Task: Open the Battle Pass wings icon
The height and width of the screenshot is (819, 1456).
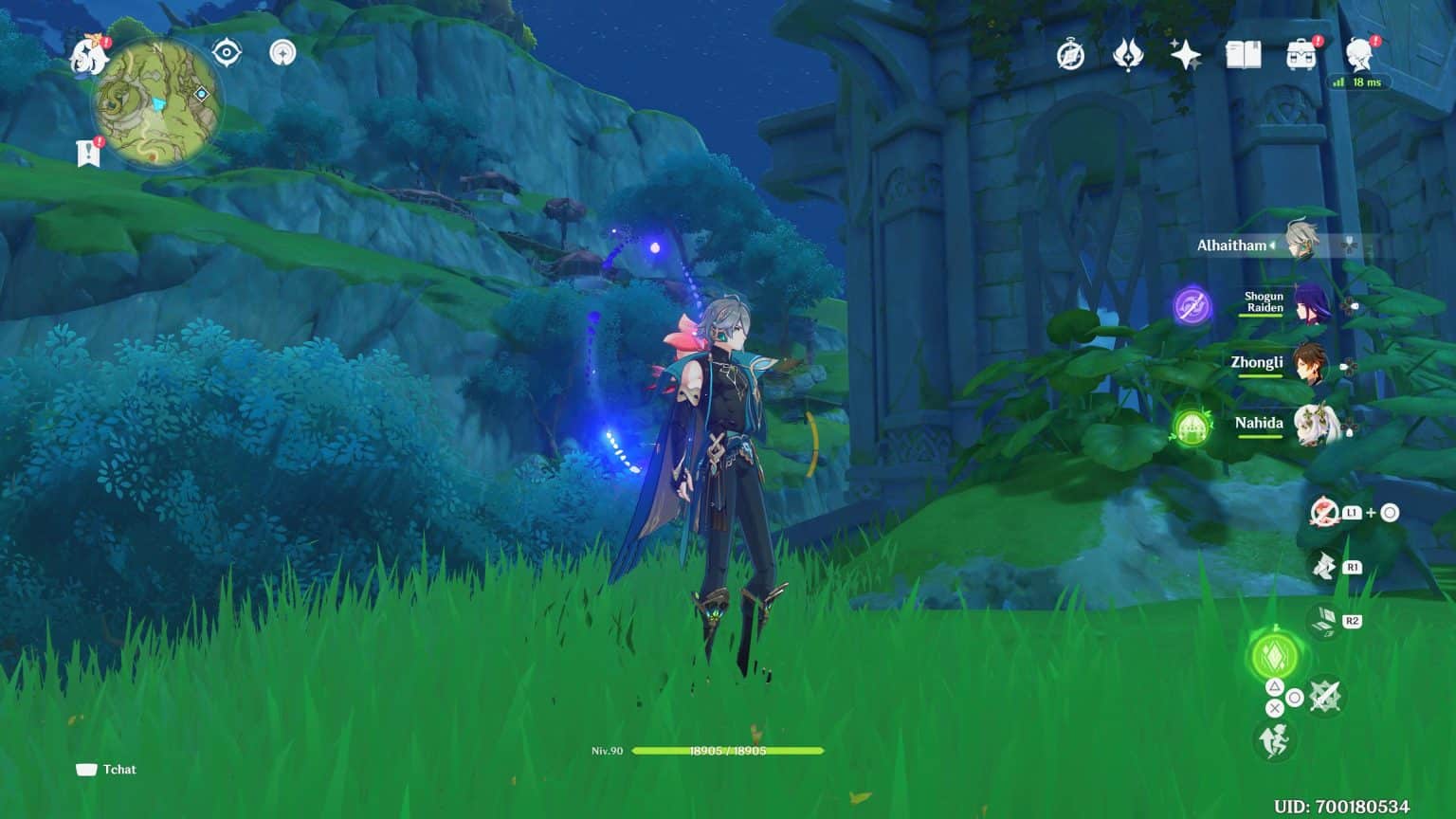Action: [x=1128, y=55]
